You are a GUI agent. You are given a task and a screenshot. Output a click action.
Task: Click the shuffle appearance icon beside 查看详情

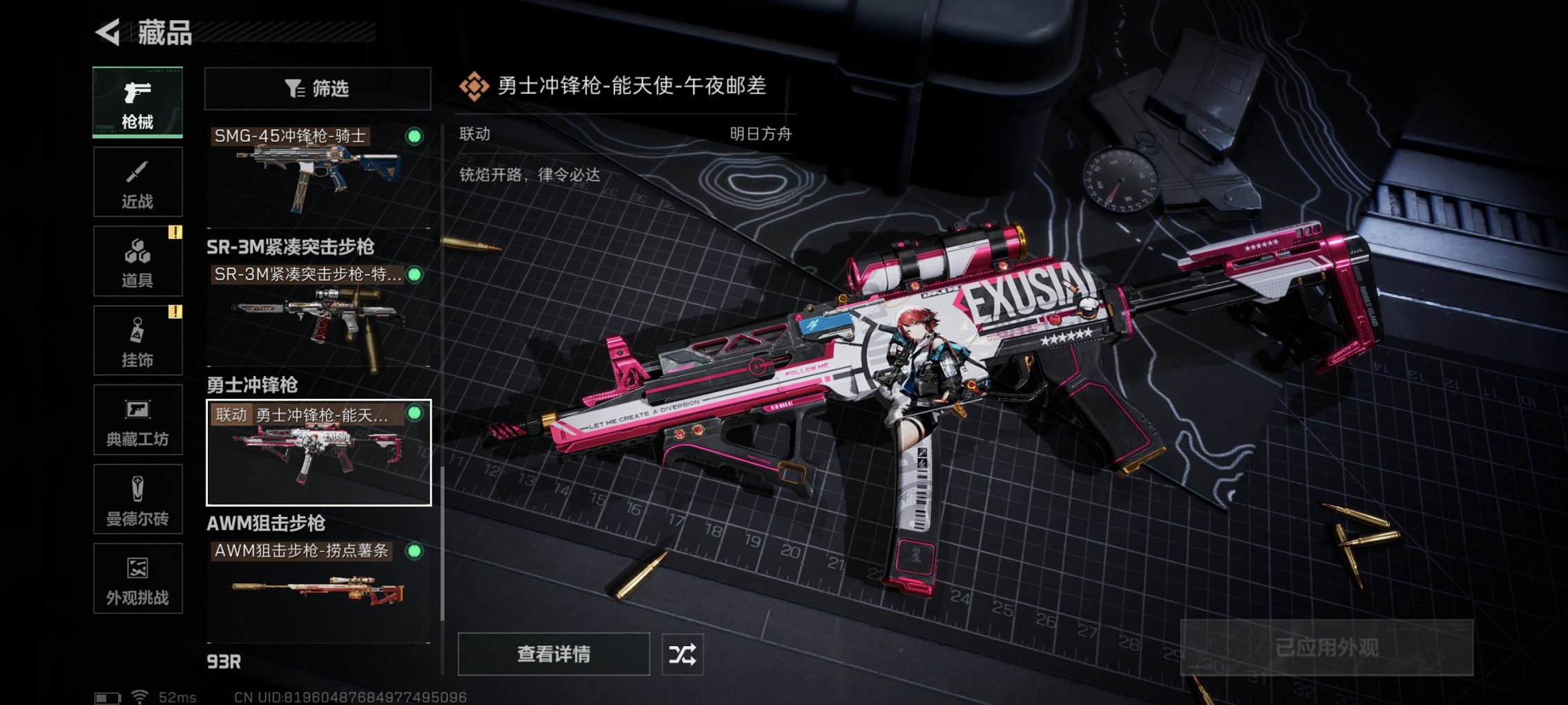coord(685,654)
